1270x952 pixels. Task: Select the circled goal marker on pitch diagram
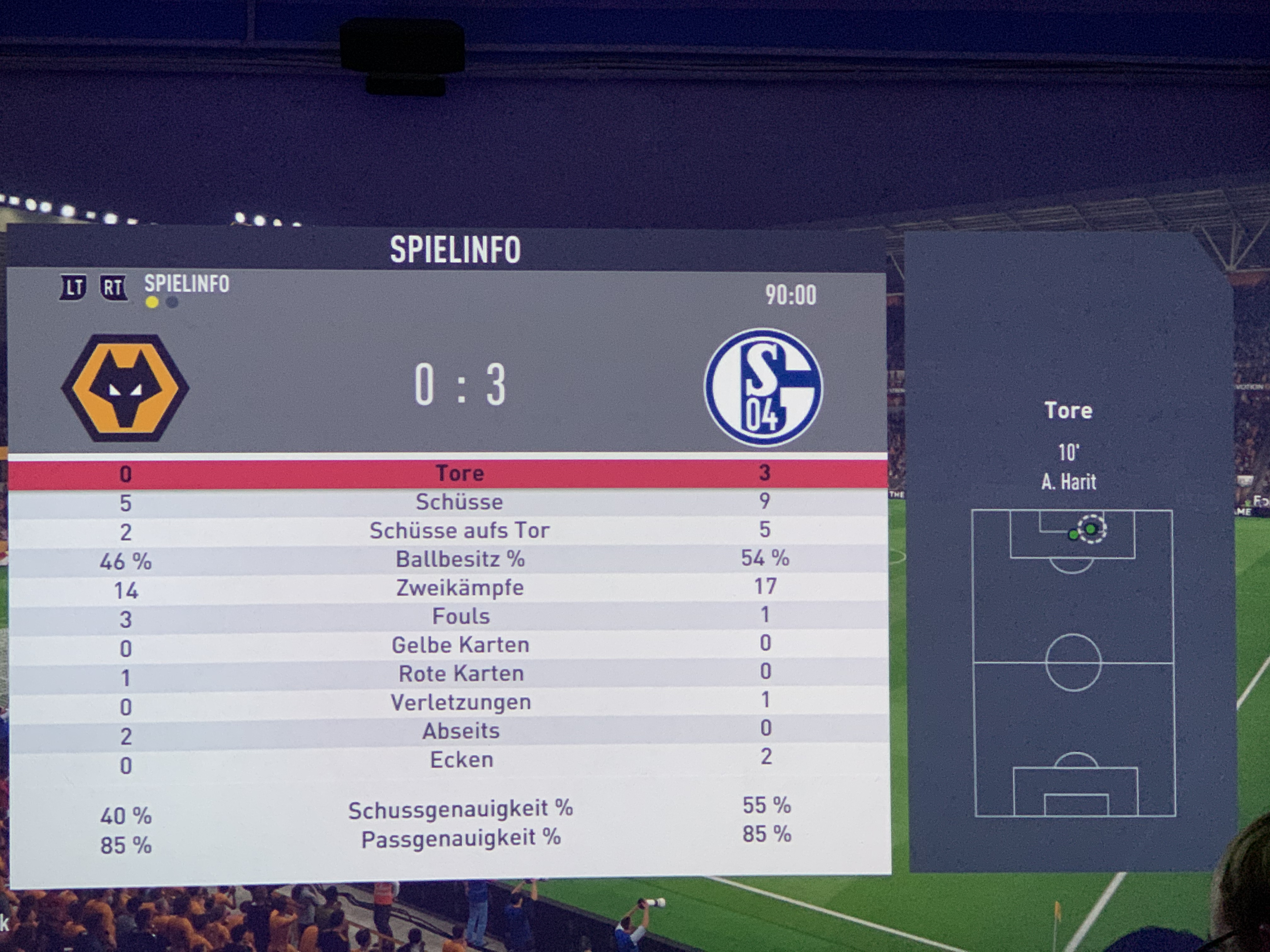click(1091, 529)
